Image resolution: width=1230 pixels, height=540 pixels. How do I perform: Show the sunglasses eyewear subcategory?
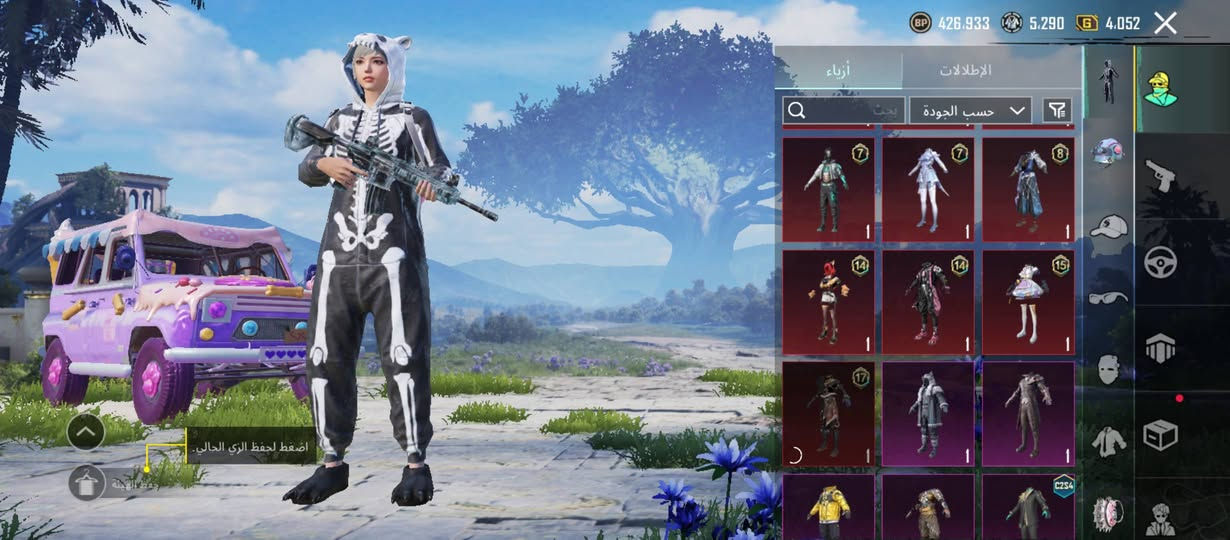coord(1108,297)
